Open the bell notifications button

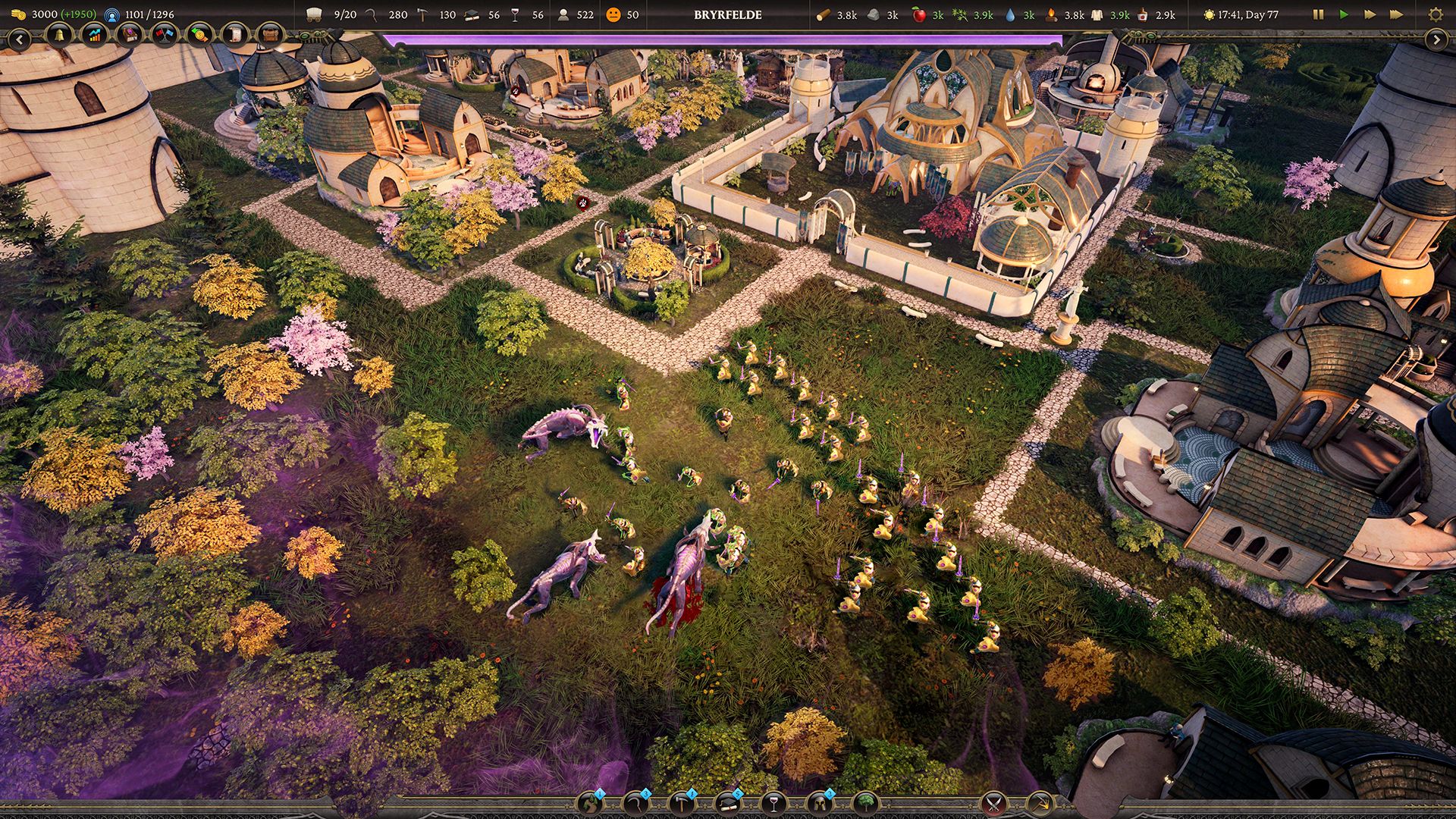[58, 35]
